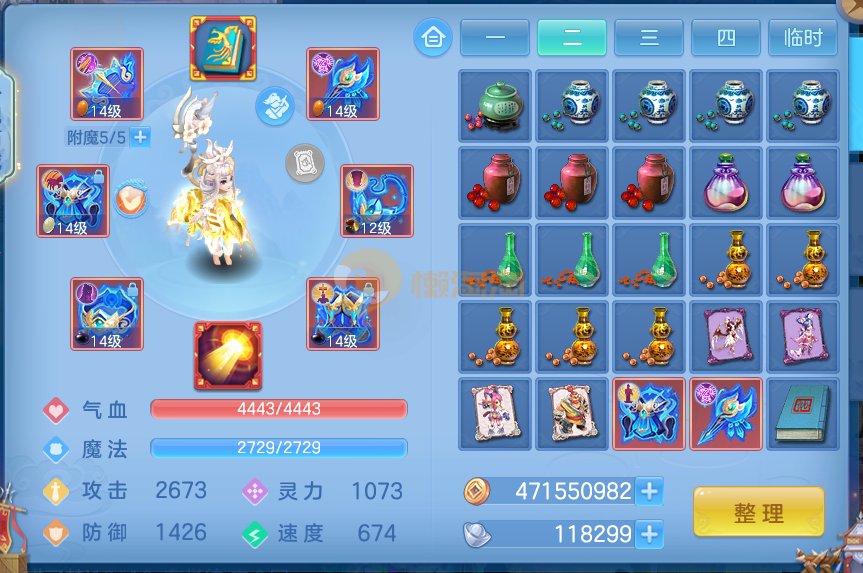863x573 pixels.
Task: Open inventory tab 三
Action: coord(649,38)
